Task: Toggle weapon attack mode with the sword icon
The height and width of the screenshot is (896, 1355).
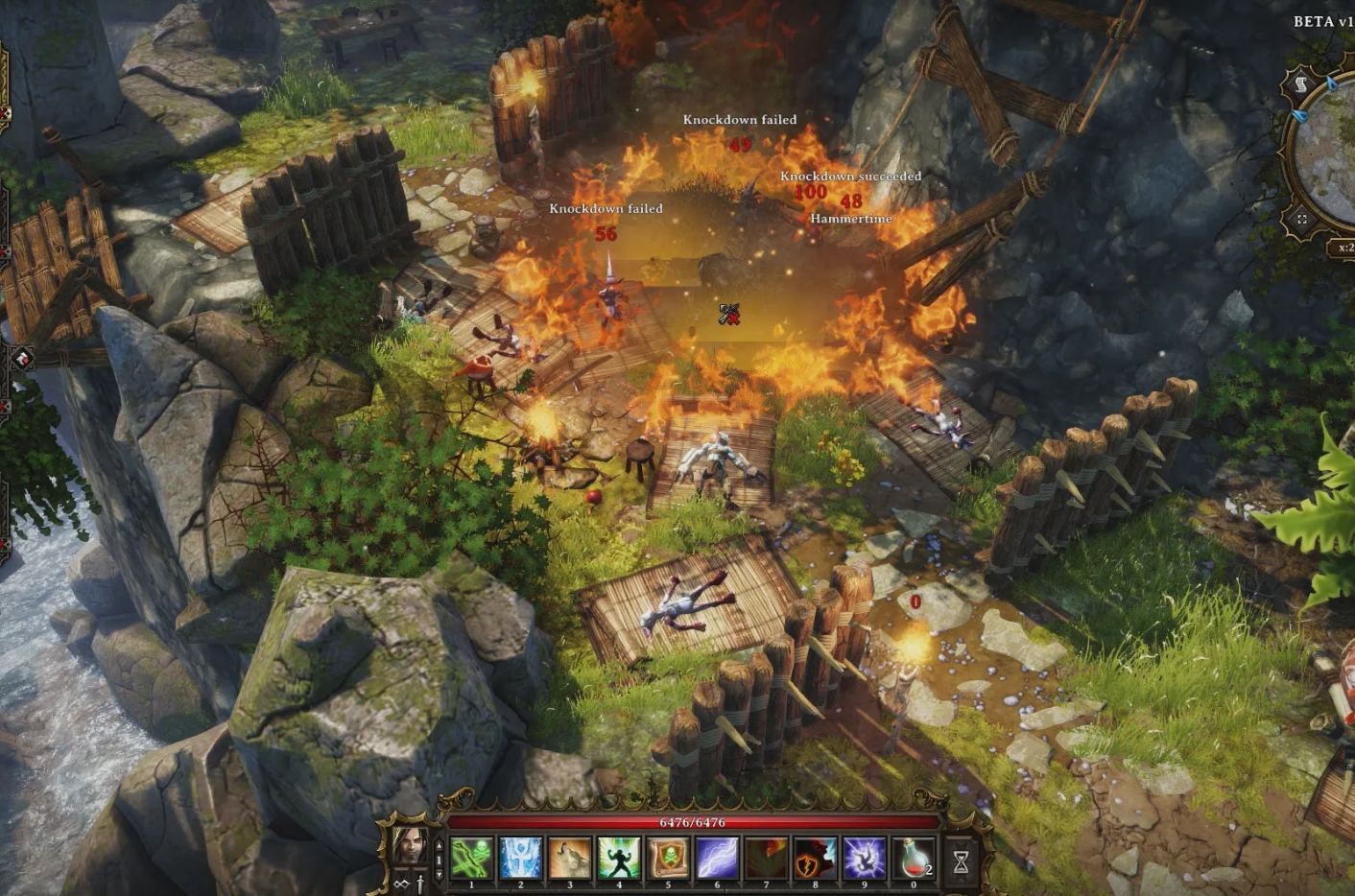Action: click(419, 883)
